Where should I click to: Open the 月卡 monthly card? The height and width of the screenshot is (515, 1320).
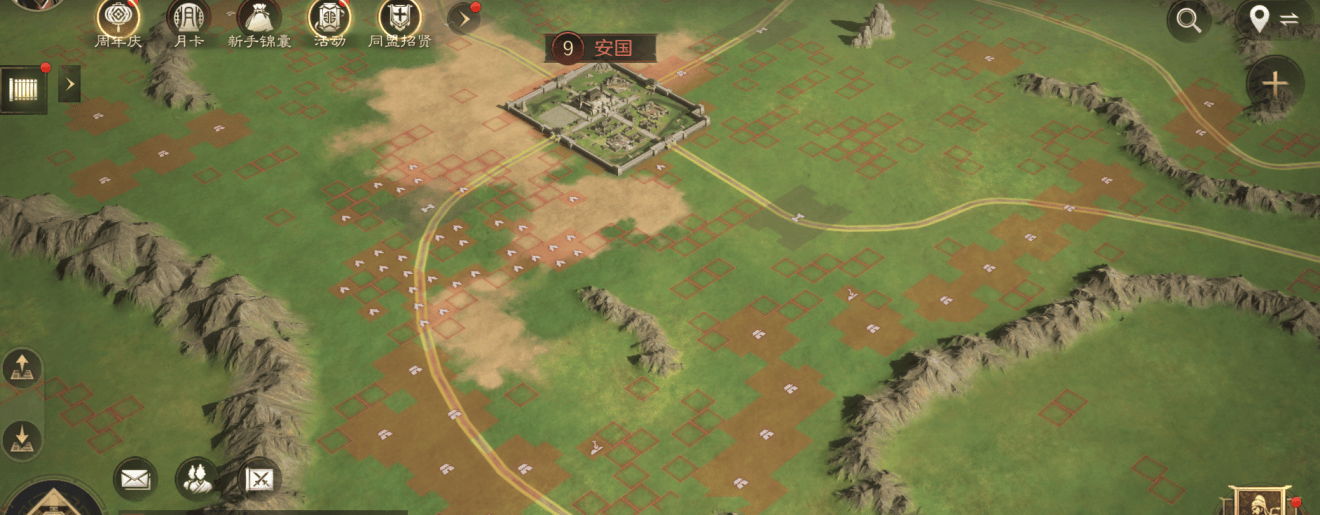pyautogui.click(x=188, y=19)
